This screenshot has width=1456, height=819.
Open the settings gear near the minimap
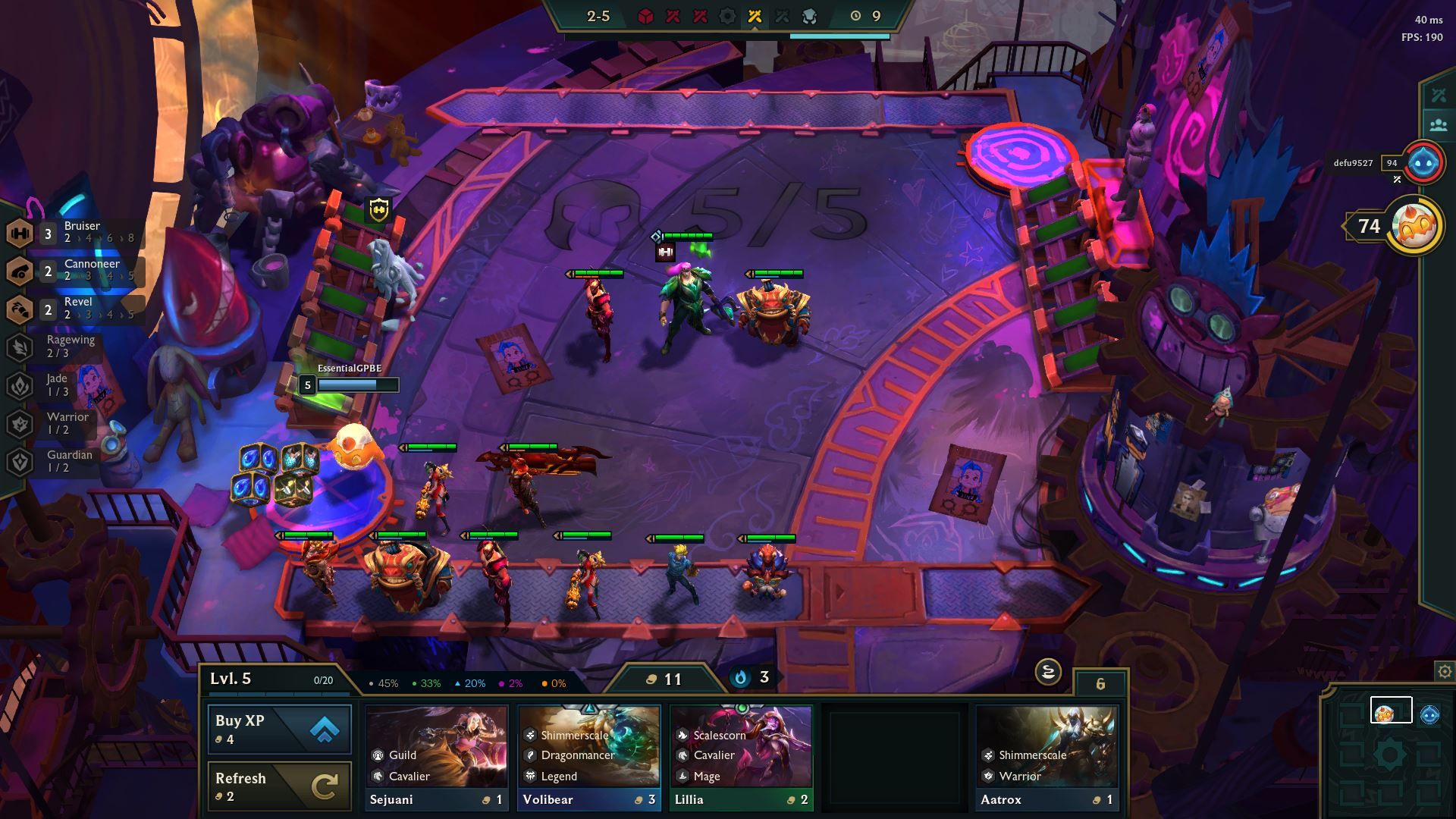click(x=1445, y=672)
